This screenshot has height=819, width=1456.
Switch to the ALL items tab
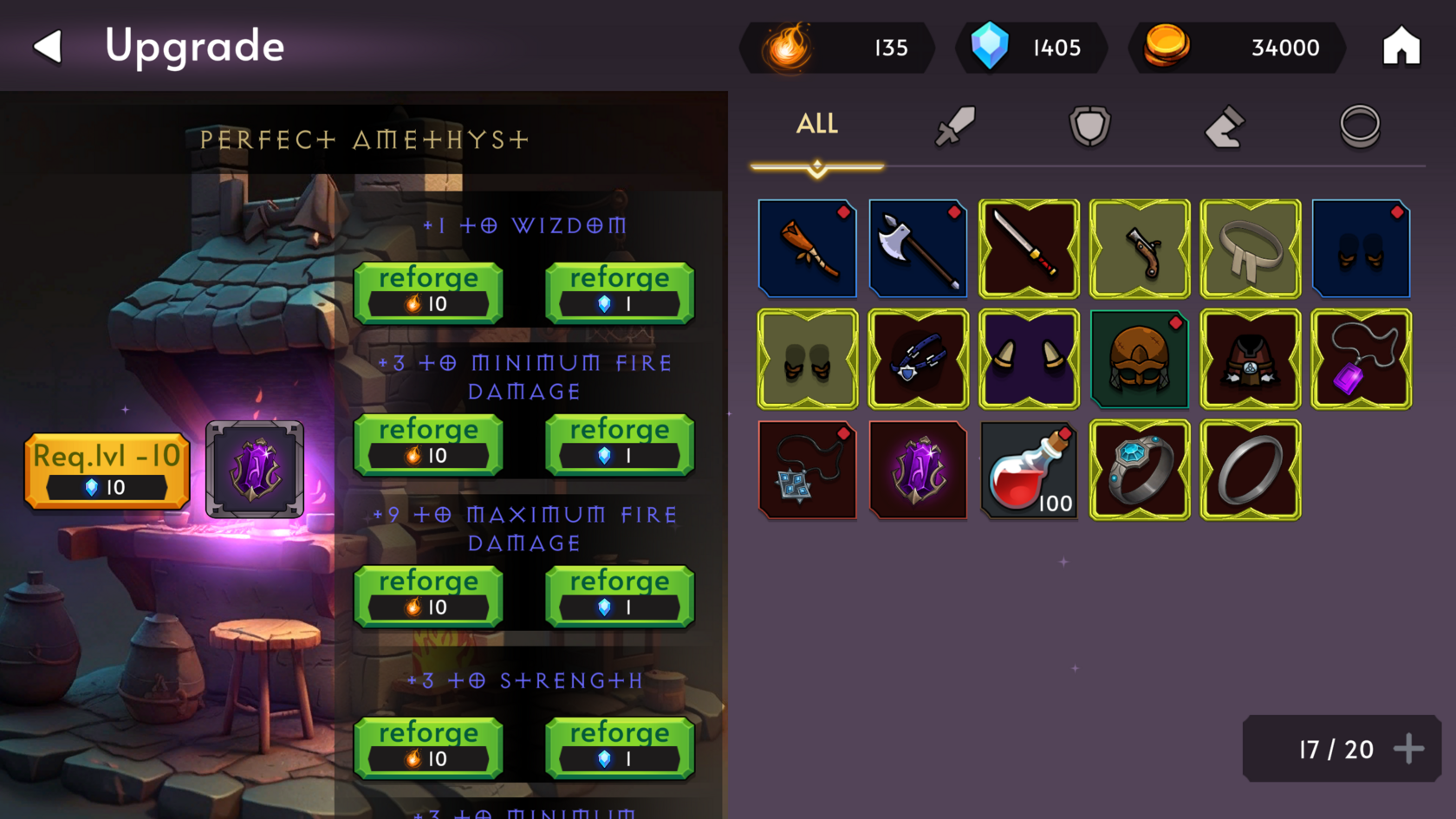tap(816, 125)
